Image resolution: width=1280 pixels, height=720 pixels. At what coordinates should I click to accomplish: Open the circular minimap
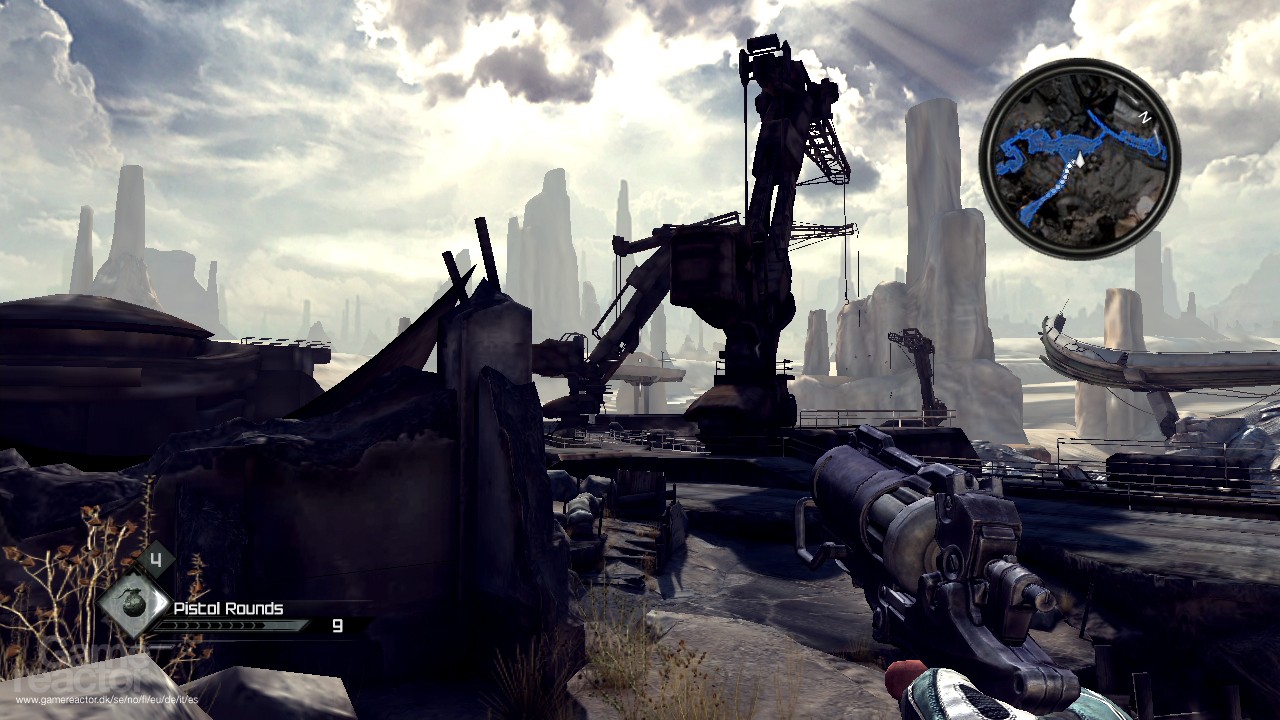pos(1079,158)
